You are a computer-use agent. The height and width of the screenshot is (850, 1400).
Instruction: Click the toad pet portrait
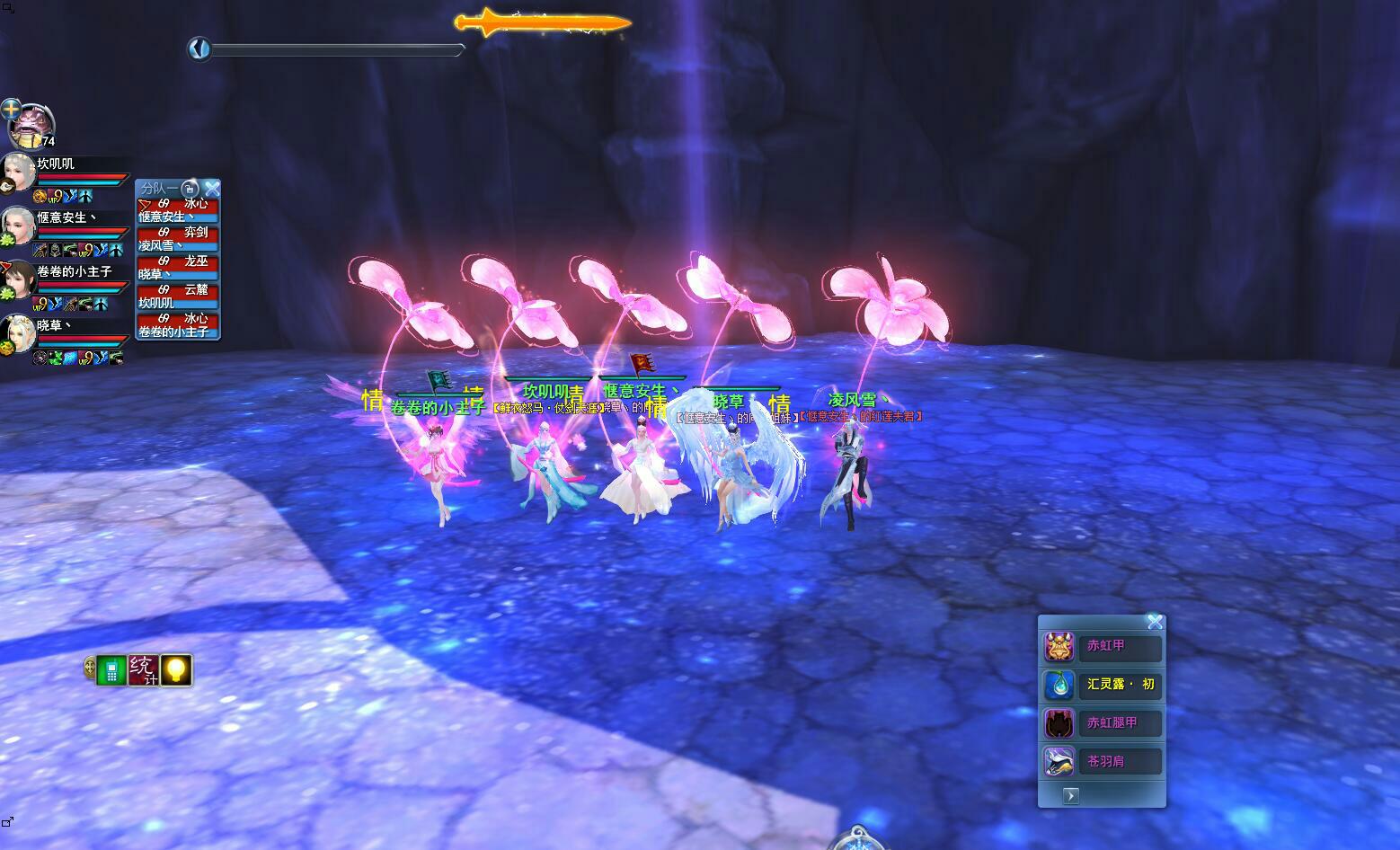click(x=34, y=126)
